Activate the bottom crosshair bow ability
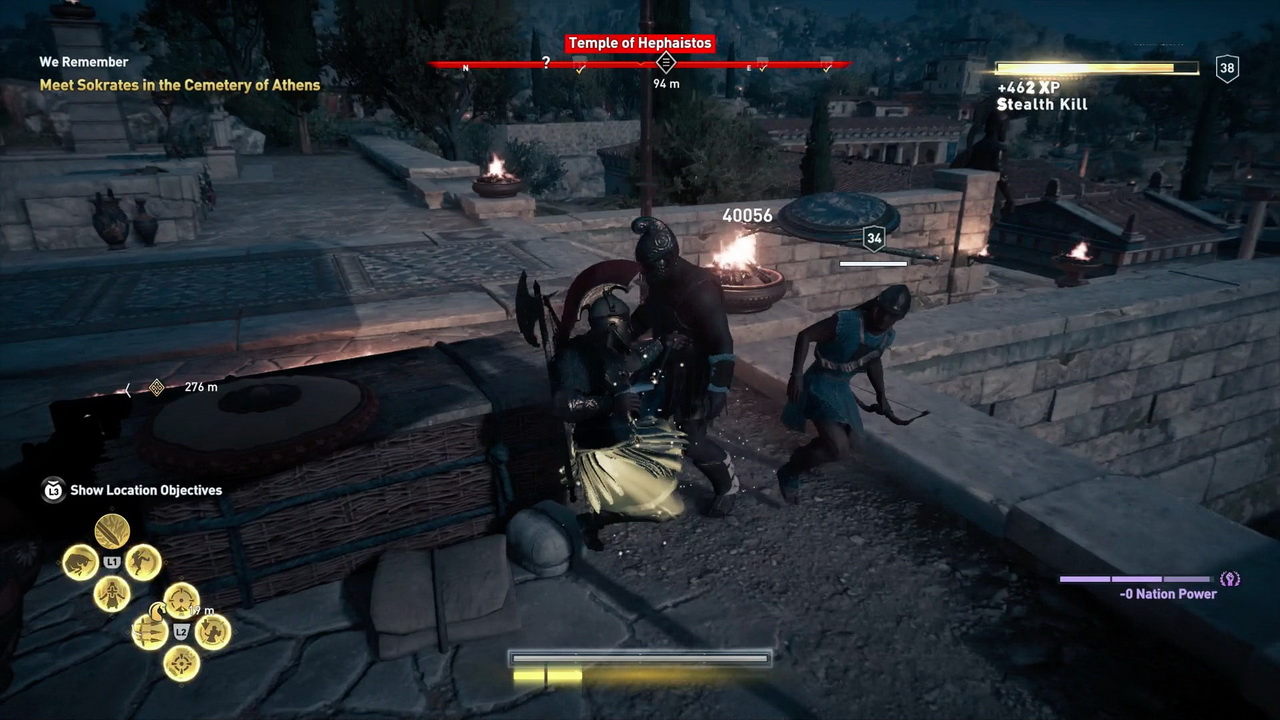The image size is (1280, 720). [181, 663]
